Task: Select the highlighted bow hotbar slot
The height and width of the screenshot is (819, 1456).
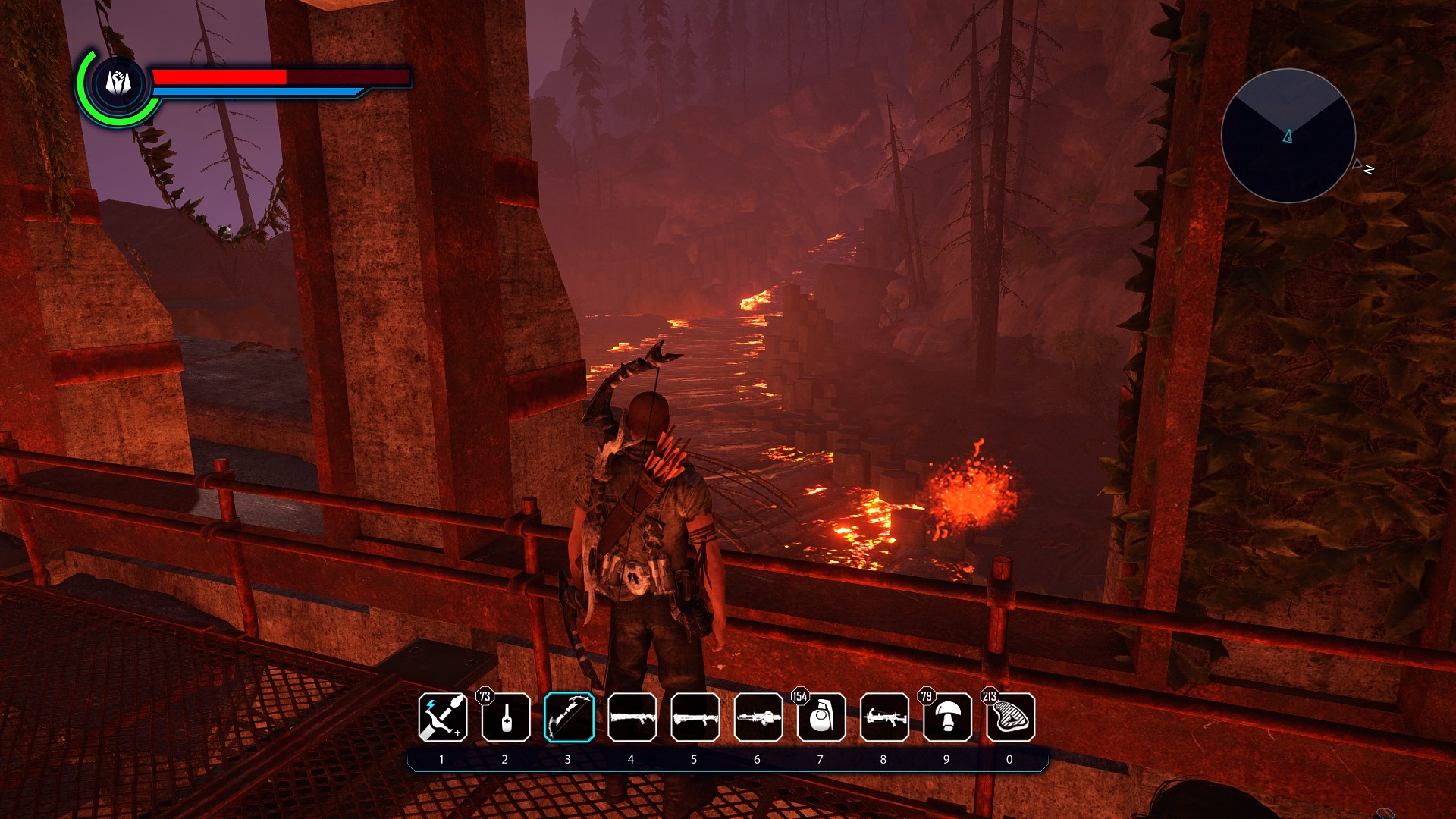Action: pos(569,717)
